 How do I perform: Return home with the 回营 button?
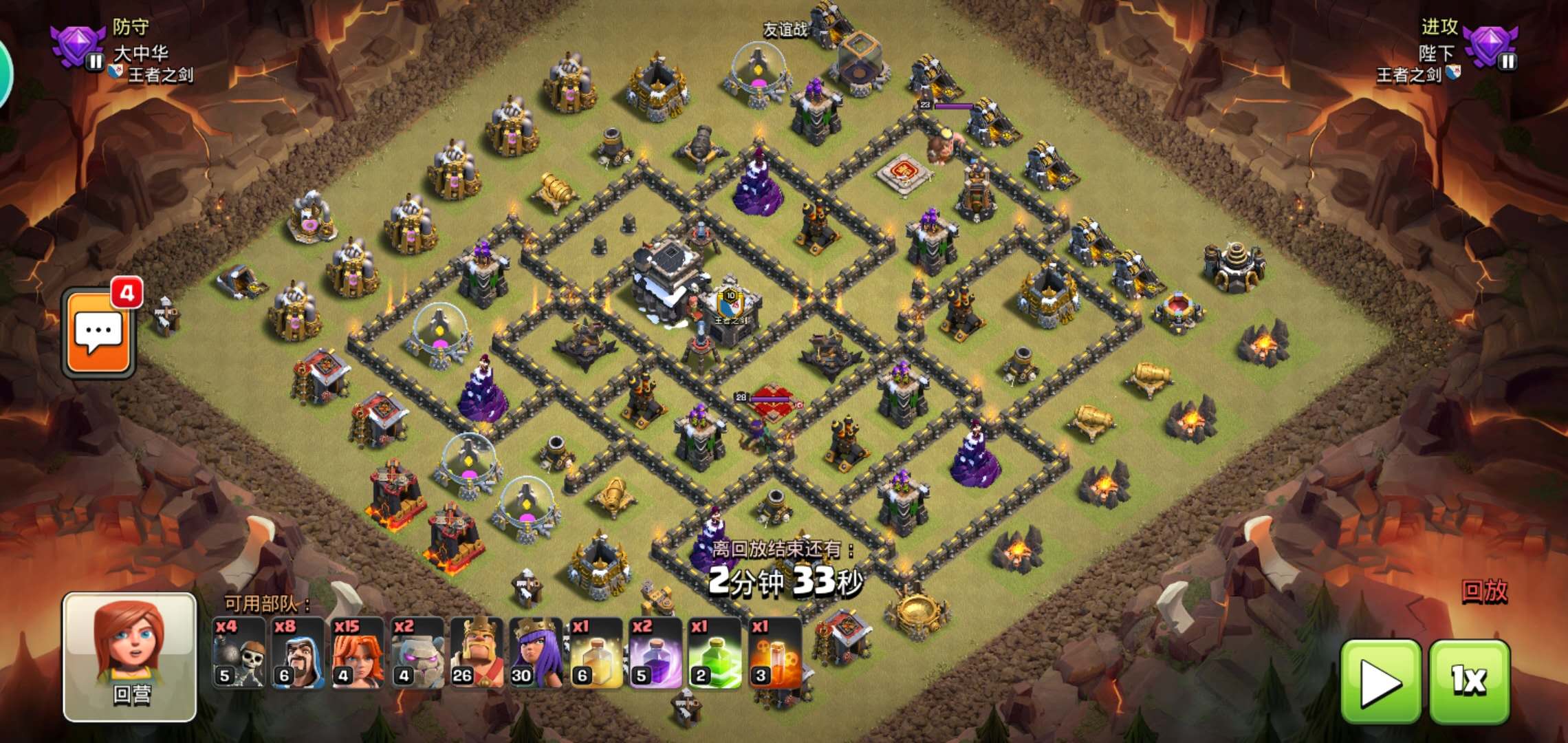(x=130, y=657)
